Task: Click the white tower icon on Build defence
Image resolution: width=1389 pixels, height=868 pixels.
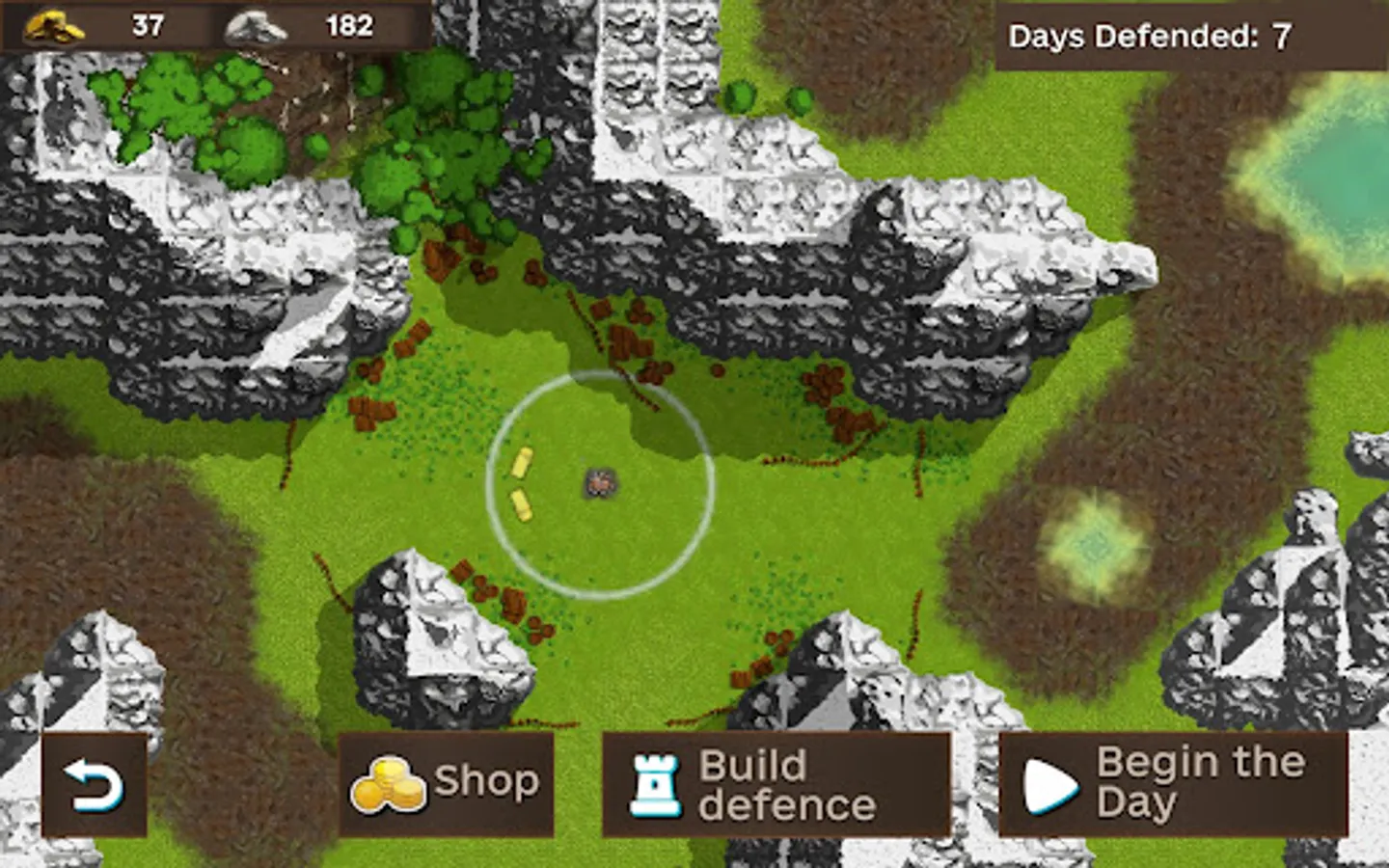Action: tap(657, 783)
